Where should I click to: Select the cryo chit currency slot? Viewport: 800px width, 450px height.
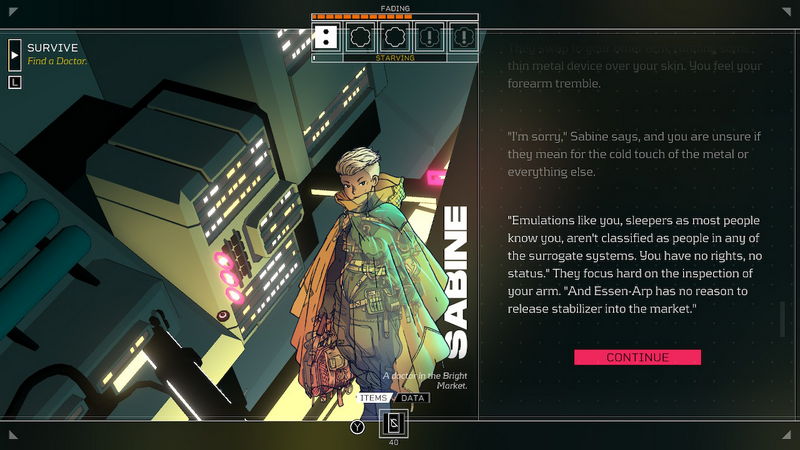coord(393,425)
